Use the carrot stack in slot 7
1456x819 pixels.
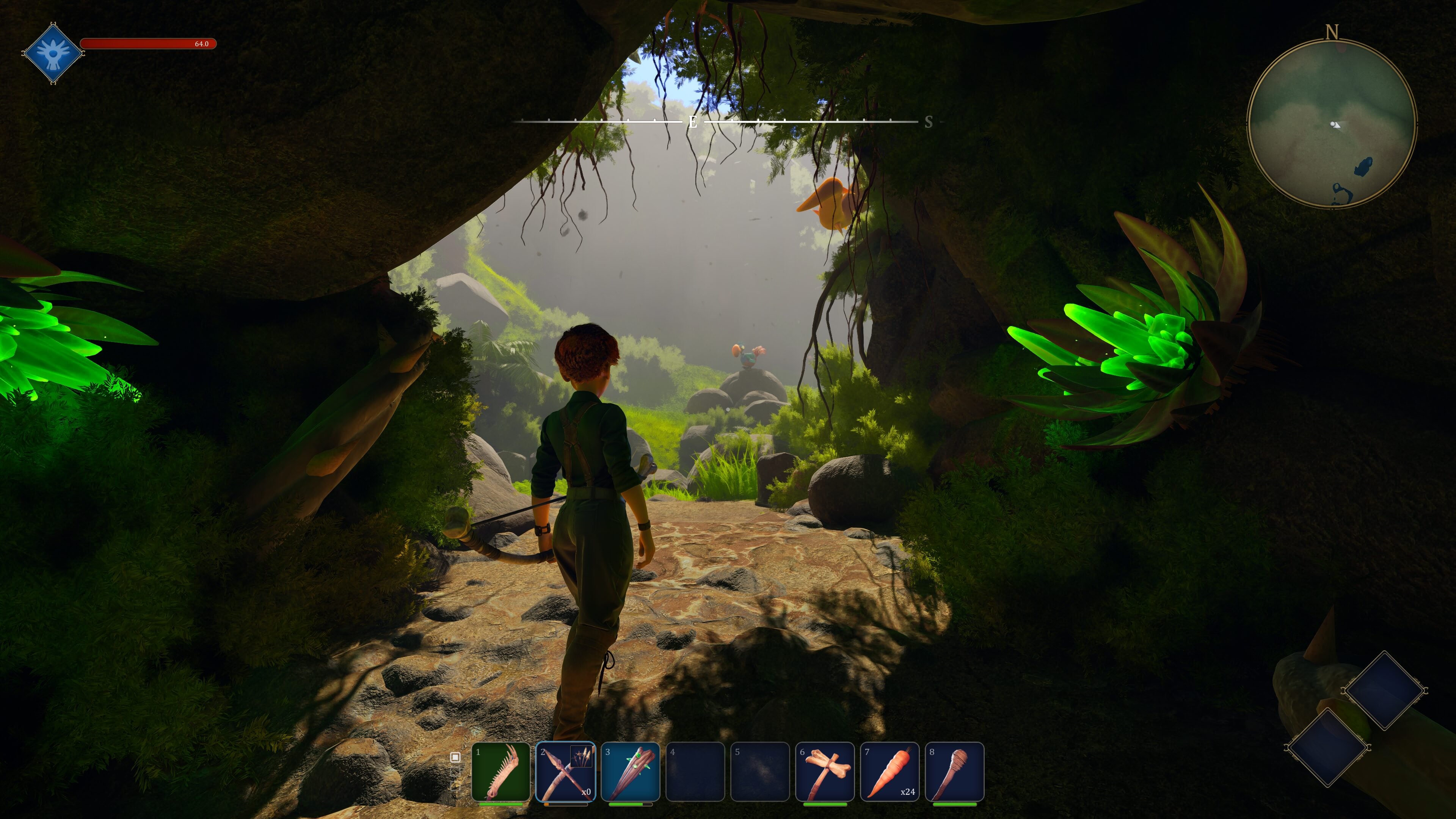point(890,771)
